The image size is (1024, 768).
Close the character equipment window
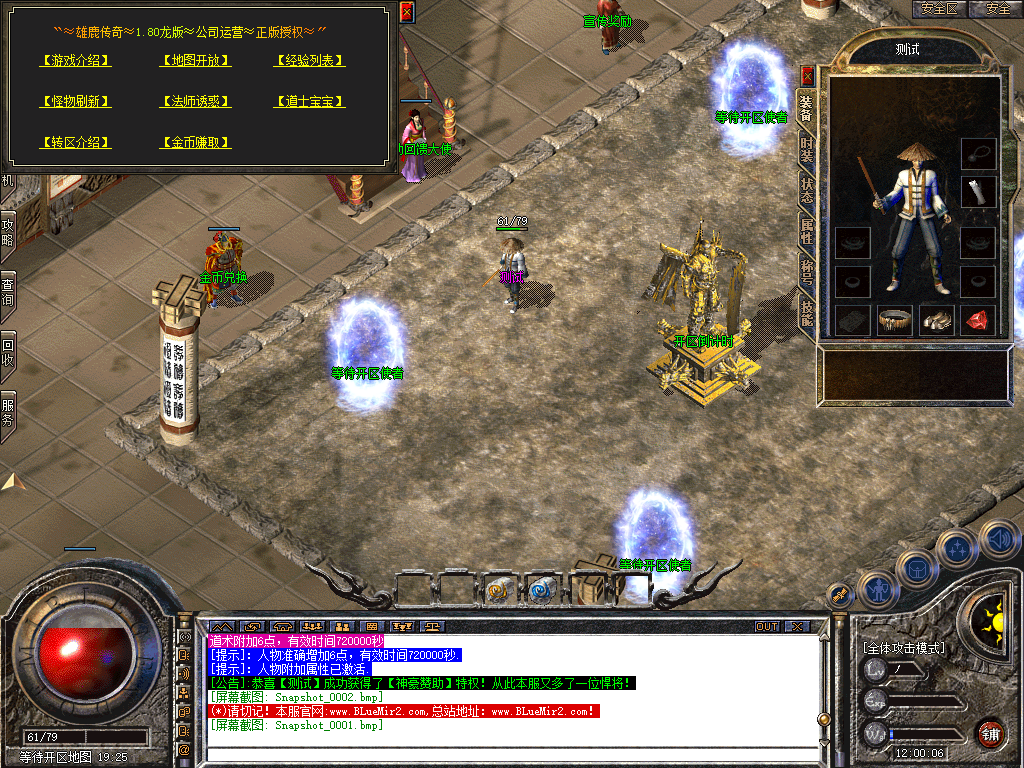pyautogui.click(x=808, y=75)
